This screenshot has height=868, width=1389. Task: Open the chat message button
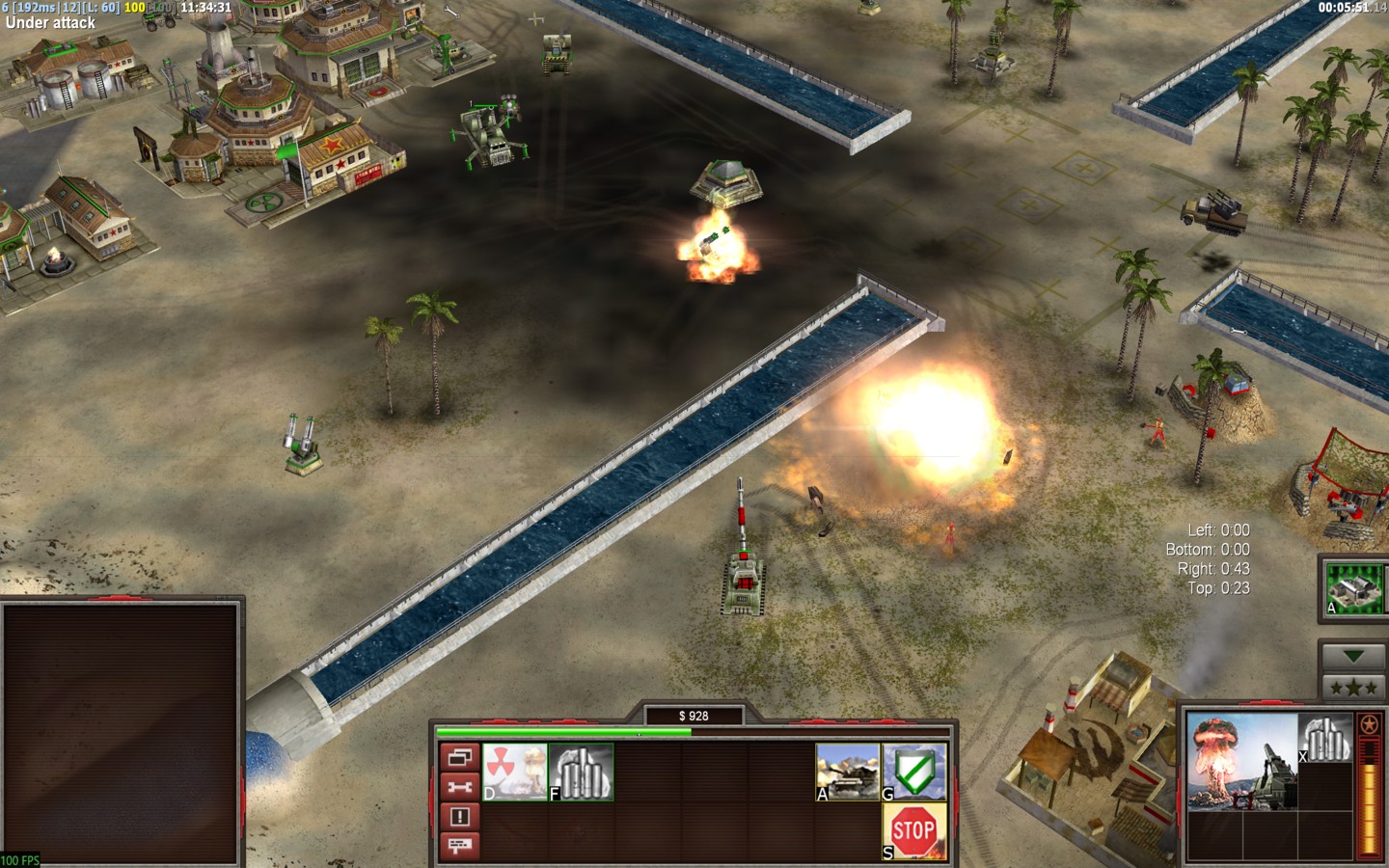point(459,846)
